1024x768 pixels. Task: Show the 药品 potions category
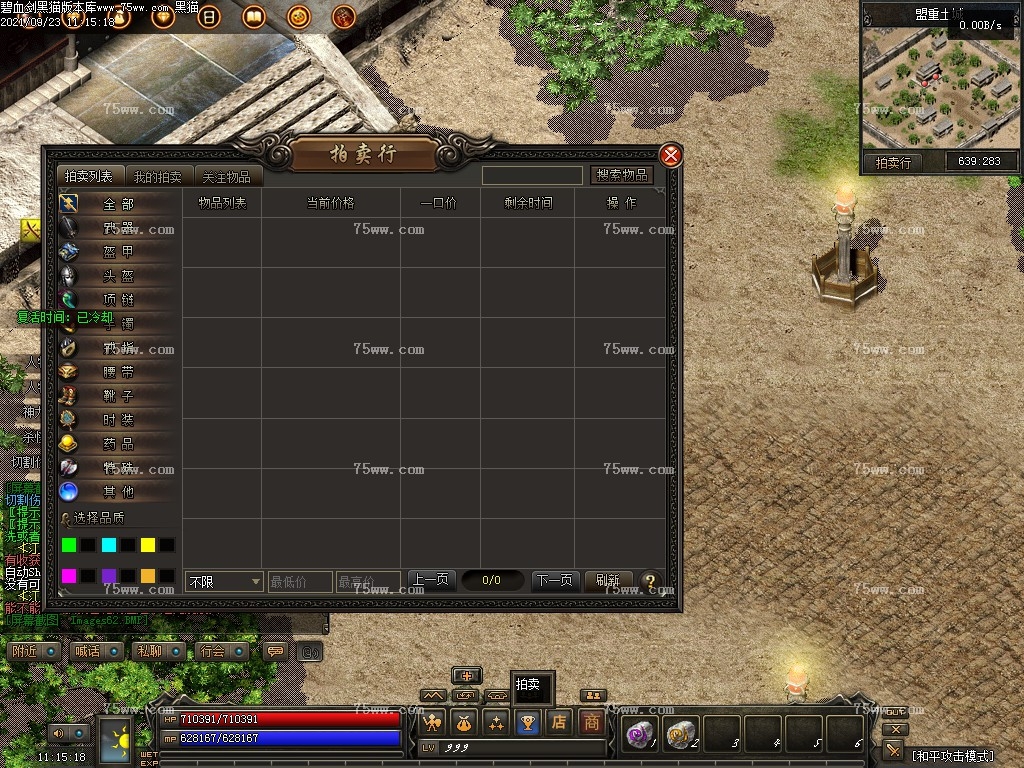(117, 444)
